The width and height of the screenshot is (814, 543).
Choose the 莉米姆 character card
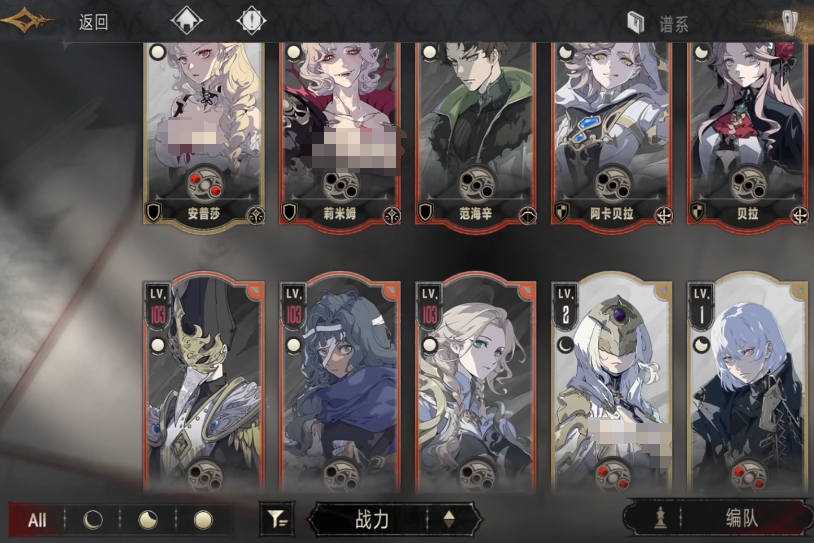point(339,130)
